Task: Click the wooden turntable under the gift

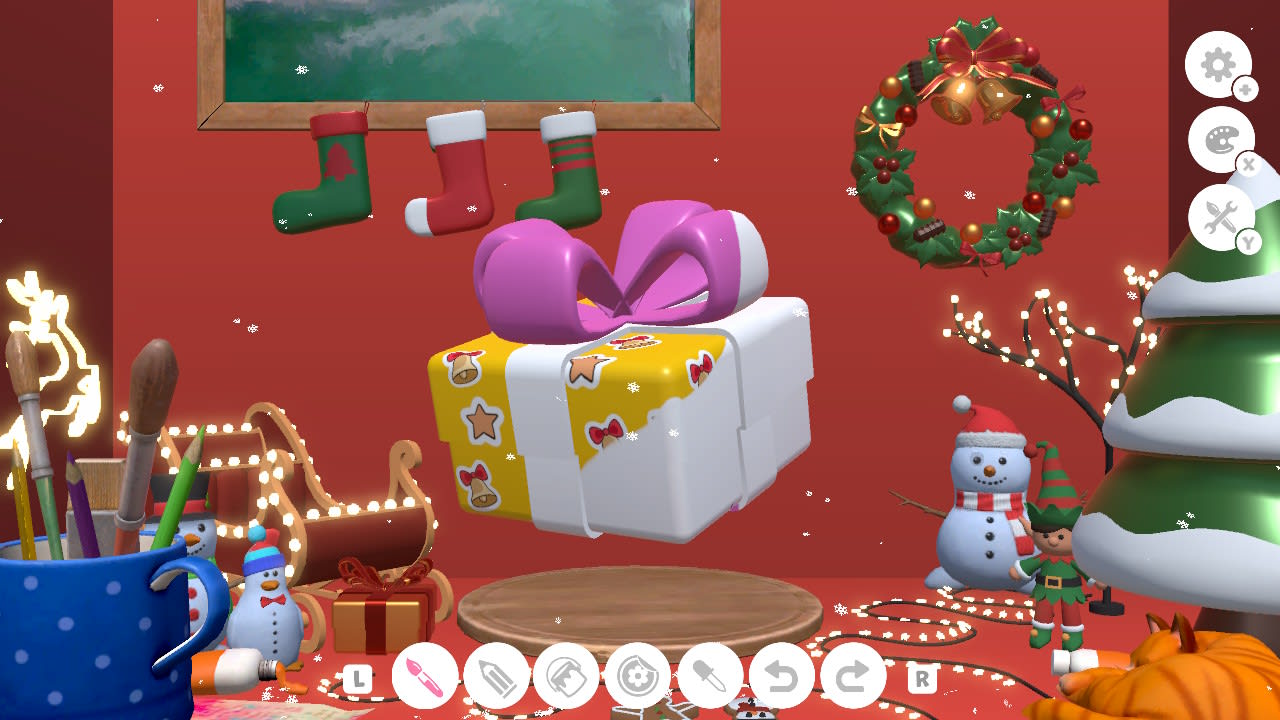Action: (638, 607)
